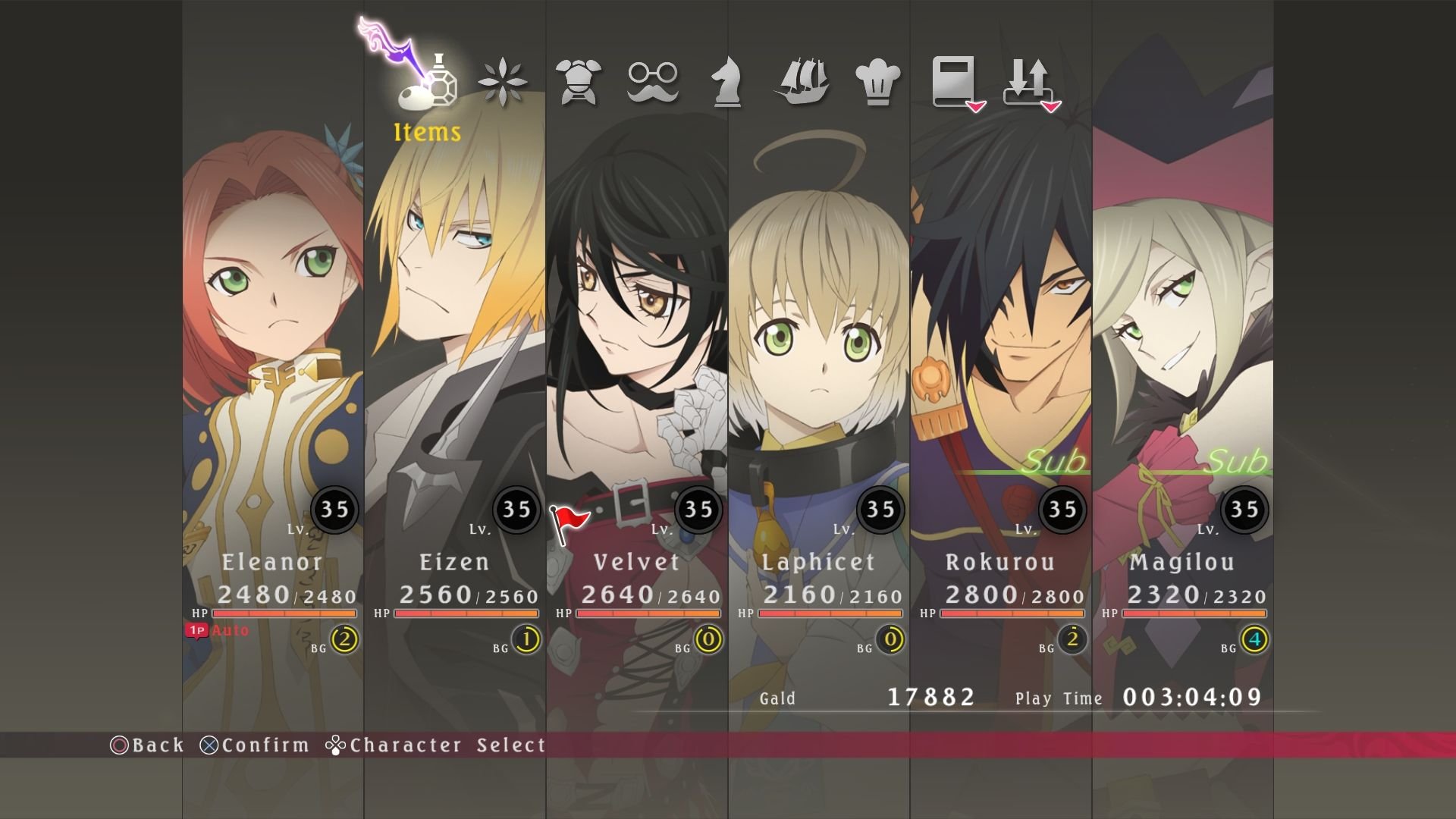This screenshot has height=819, width=1456.
Task: Click the yellow Items label
Action: pos(425,133)
